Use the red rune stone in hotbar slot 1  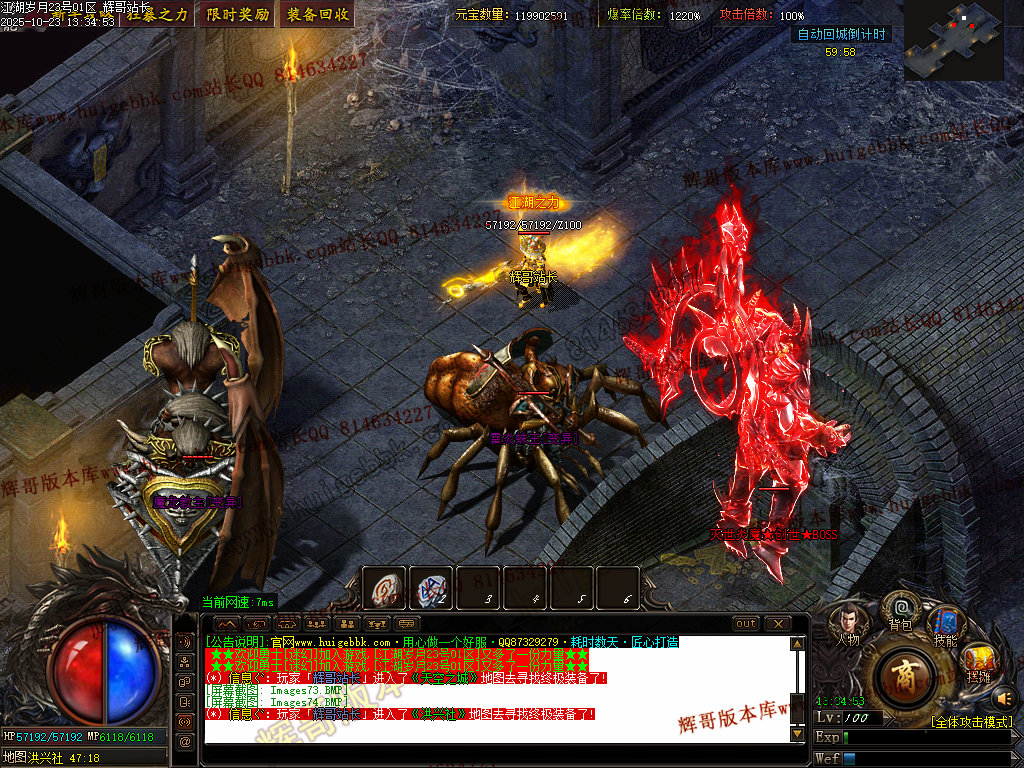pos(384,588)
